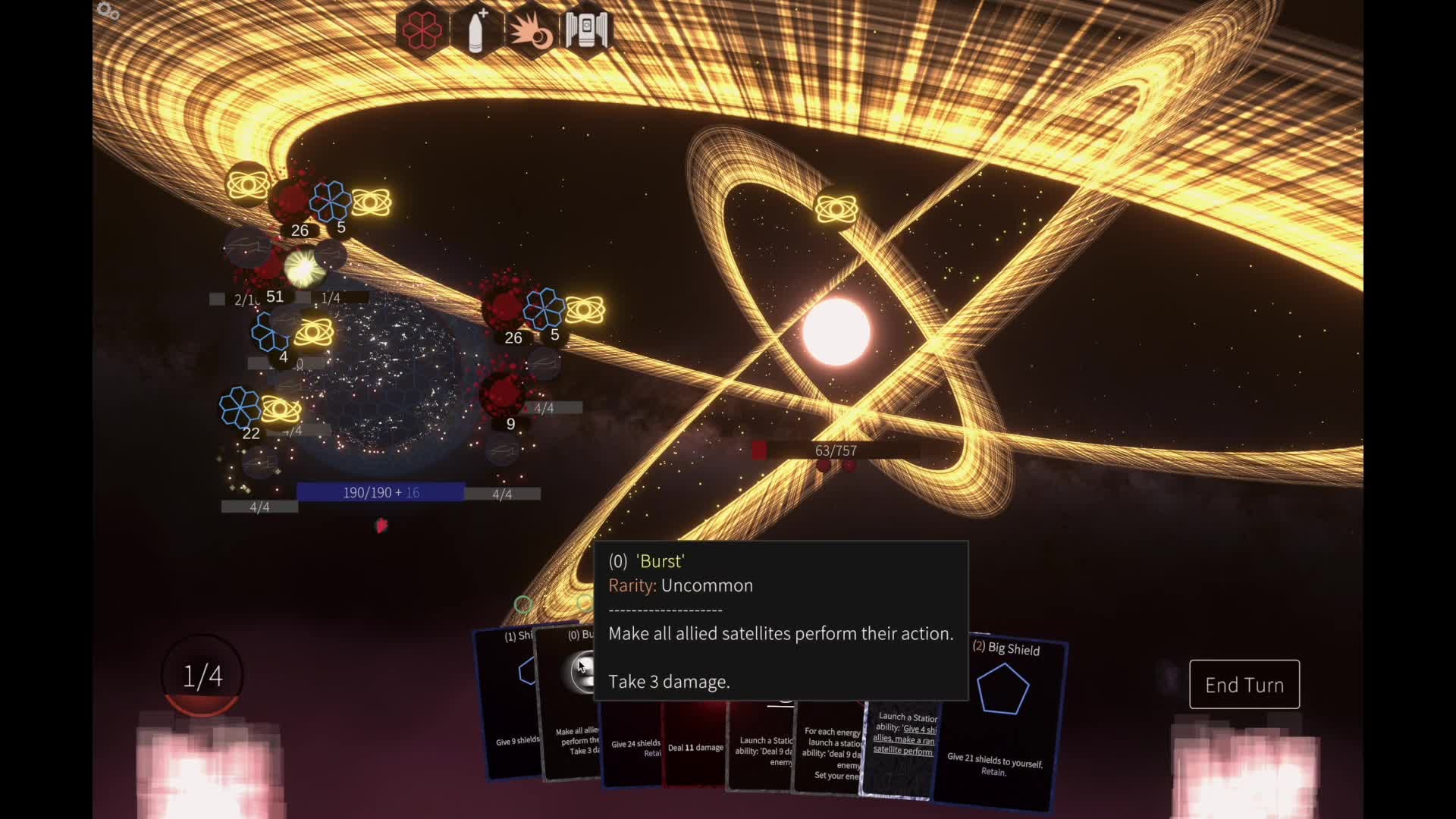The width and height of the screenshot is (1456, 819).
Task: Select the silver-bordered 'Give 4 shields' station card
Action: [900, 751]
